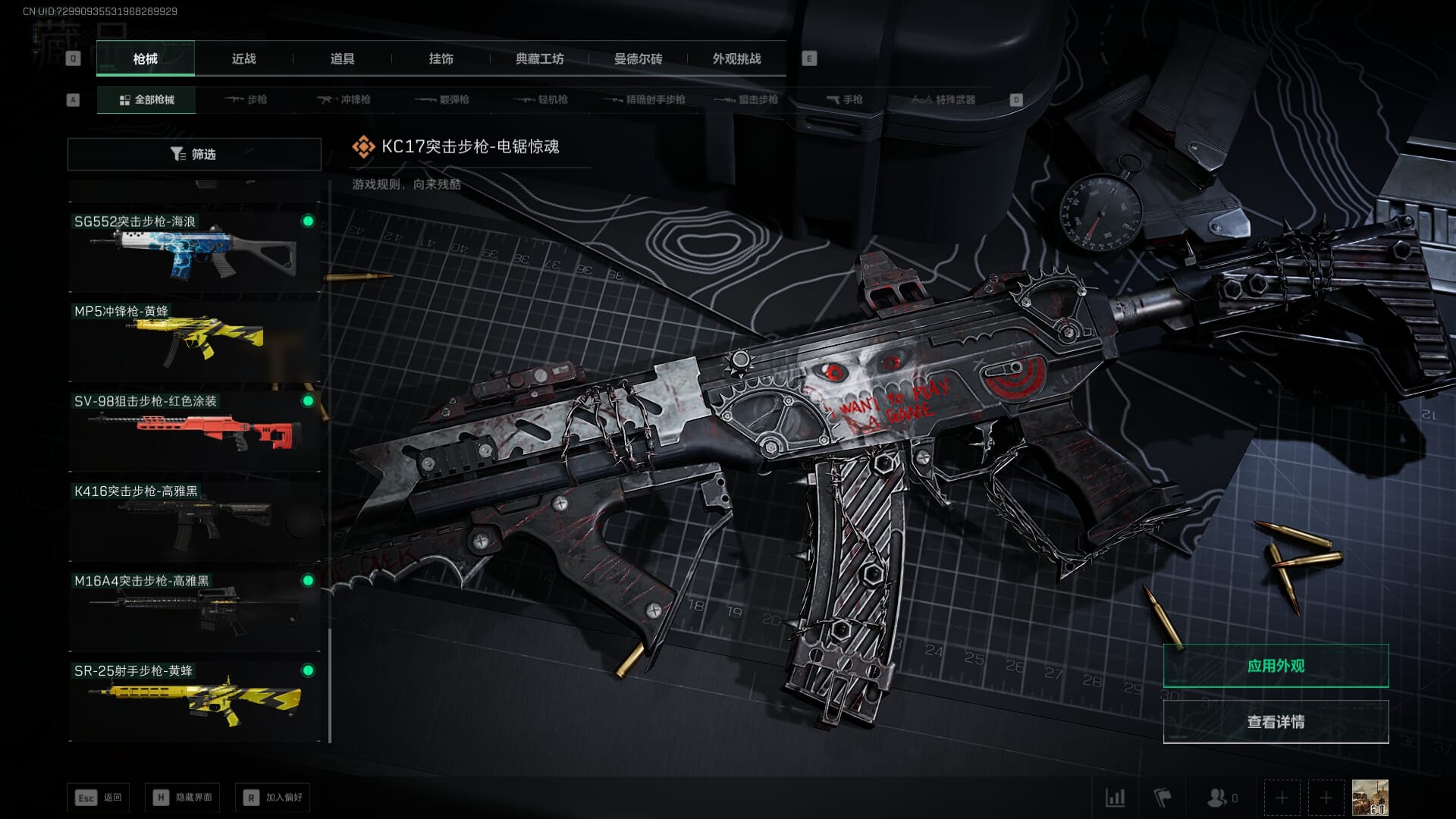Open the 曼德尔砖 tab
The height and width of the screenshot is (819, 1456).
[638, 59]
